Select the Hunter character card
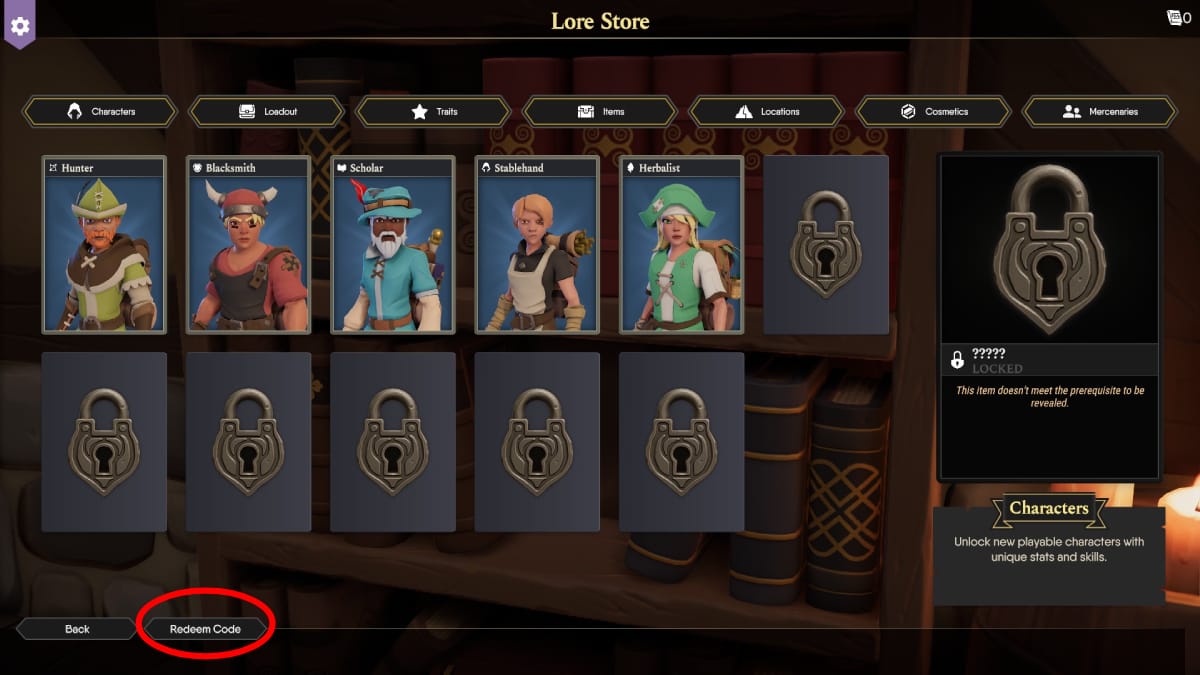 click(x=104, y=245)
